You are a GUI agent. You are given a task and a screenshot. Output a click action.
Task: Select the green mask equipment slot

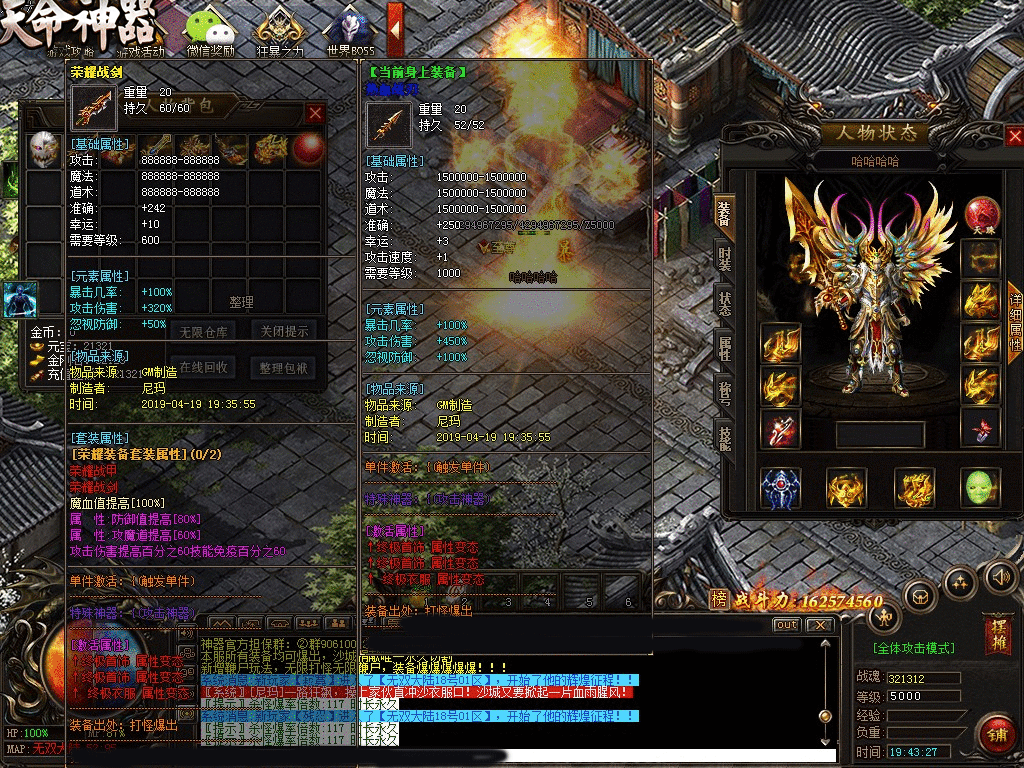coord(980,487)
